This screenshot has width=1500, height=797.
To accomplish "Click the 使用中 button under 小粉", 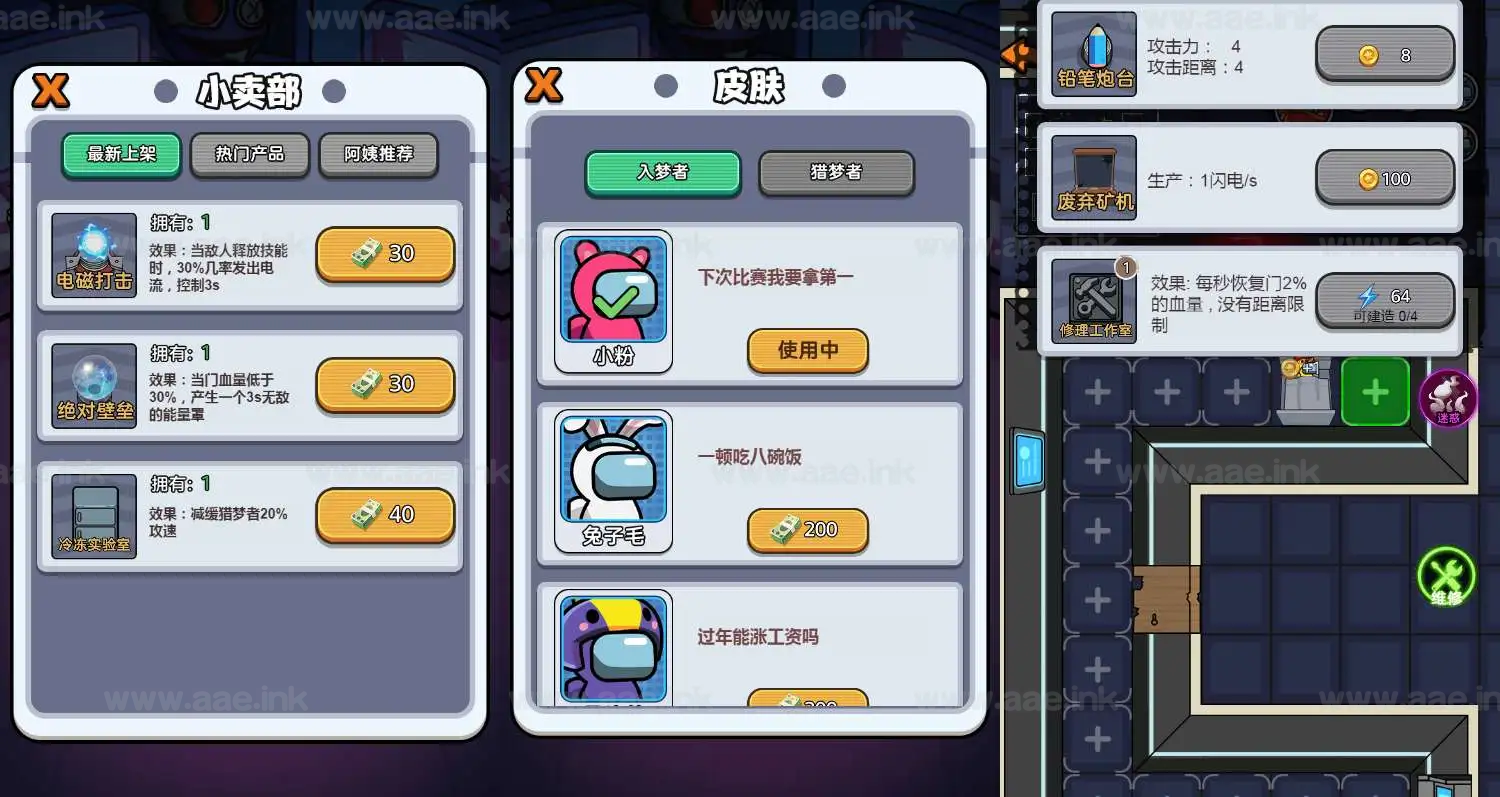I will 807,352.
